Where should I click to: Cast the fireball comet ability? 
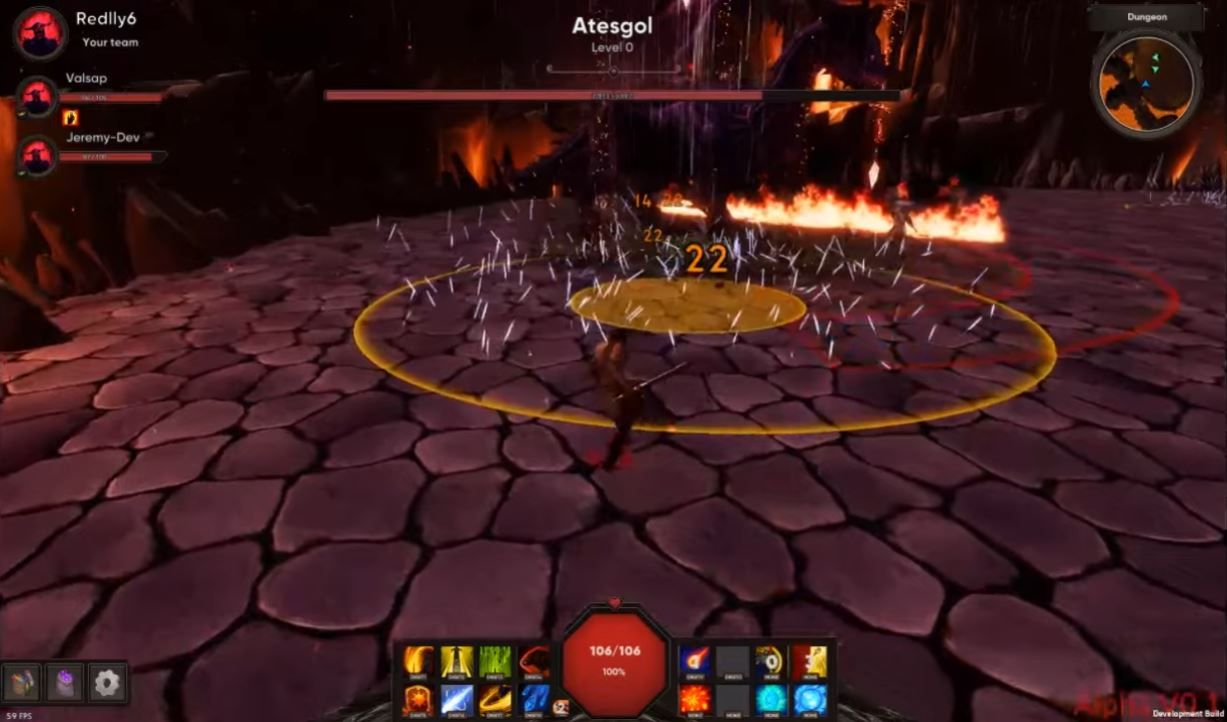pos(694,661)
